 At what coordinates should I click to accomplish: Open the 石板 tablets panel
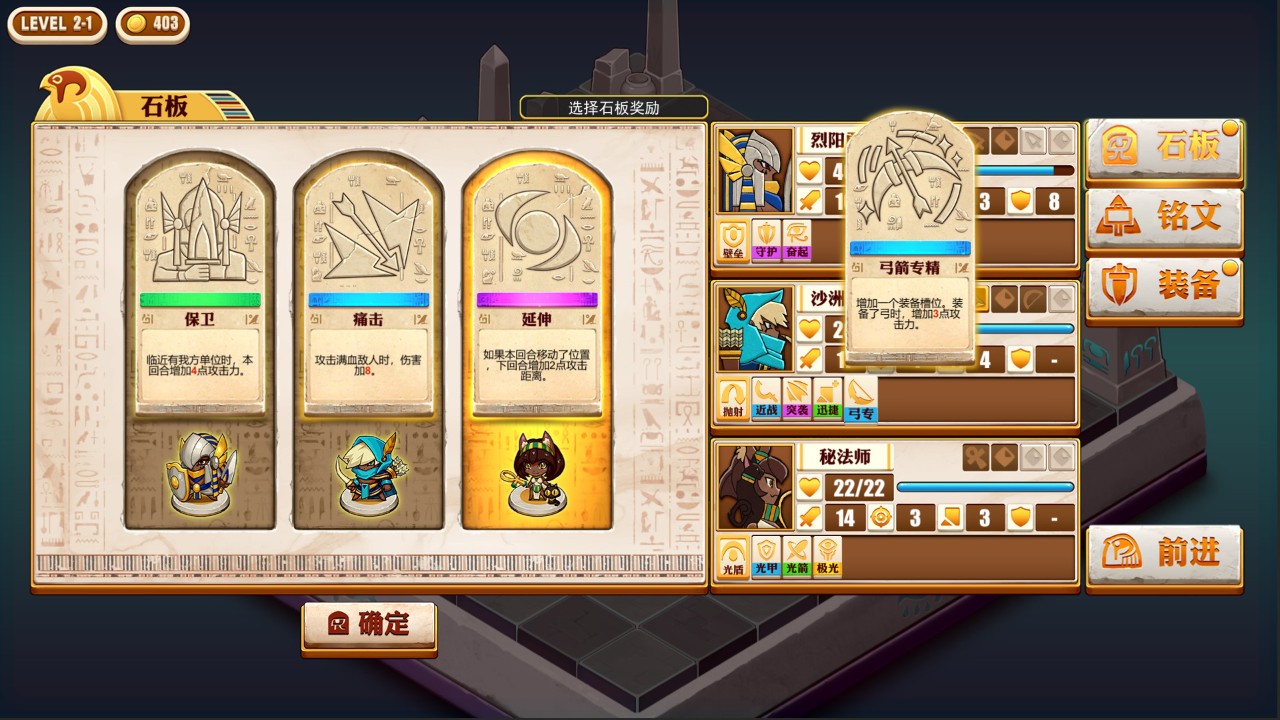tap(1164, 148)
